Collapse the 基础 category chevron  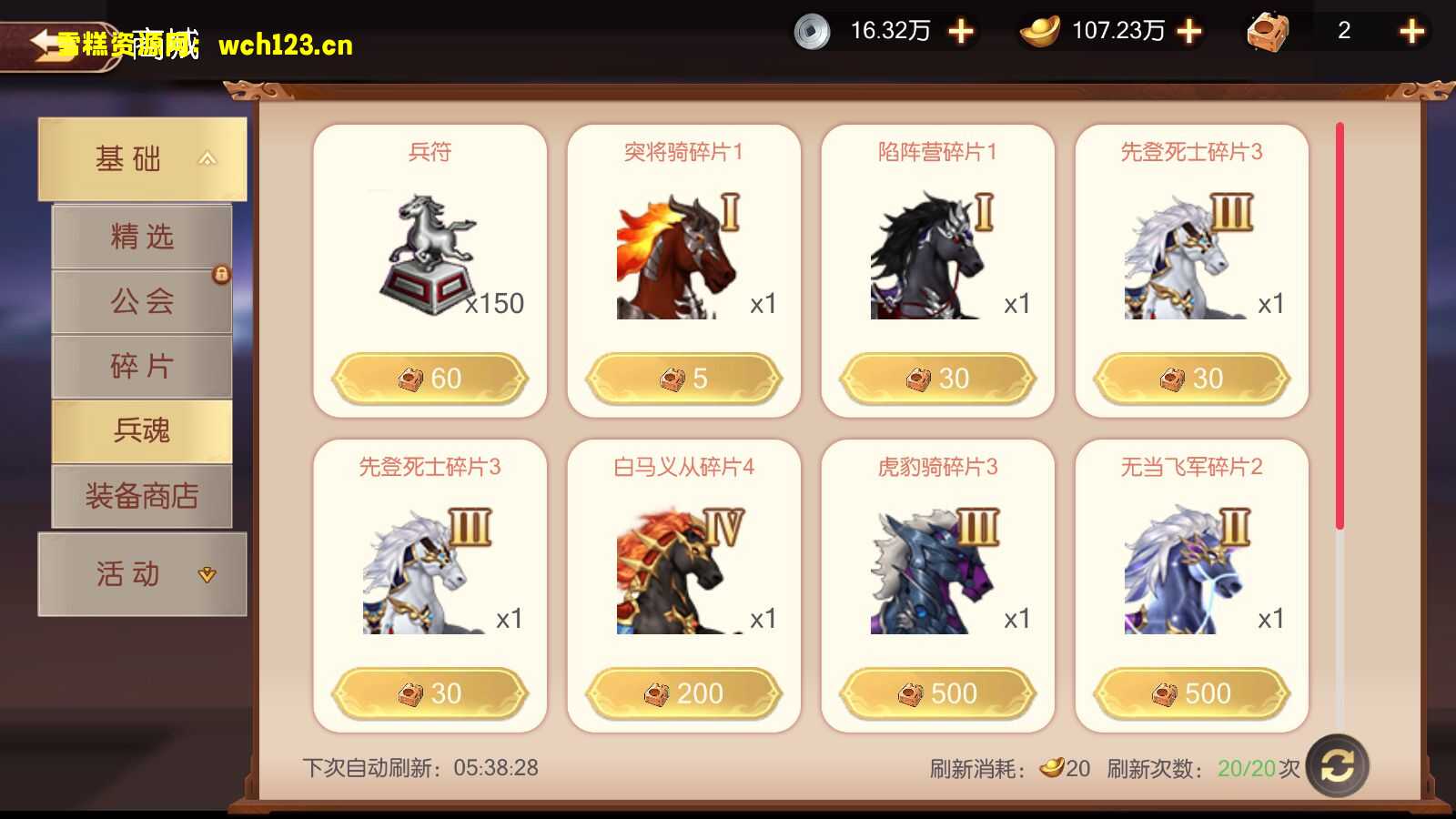[207, 158]
